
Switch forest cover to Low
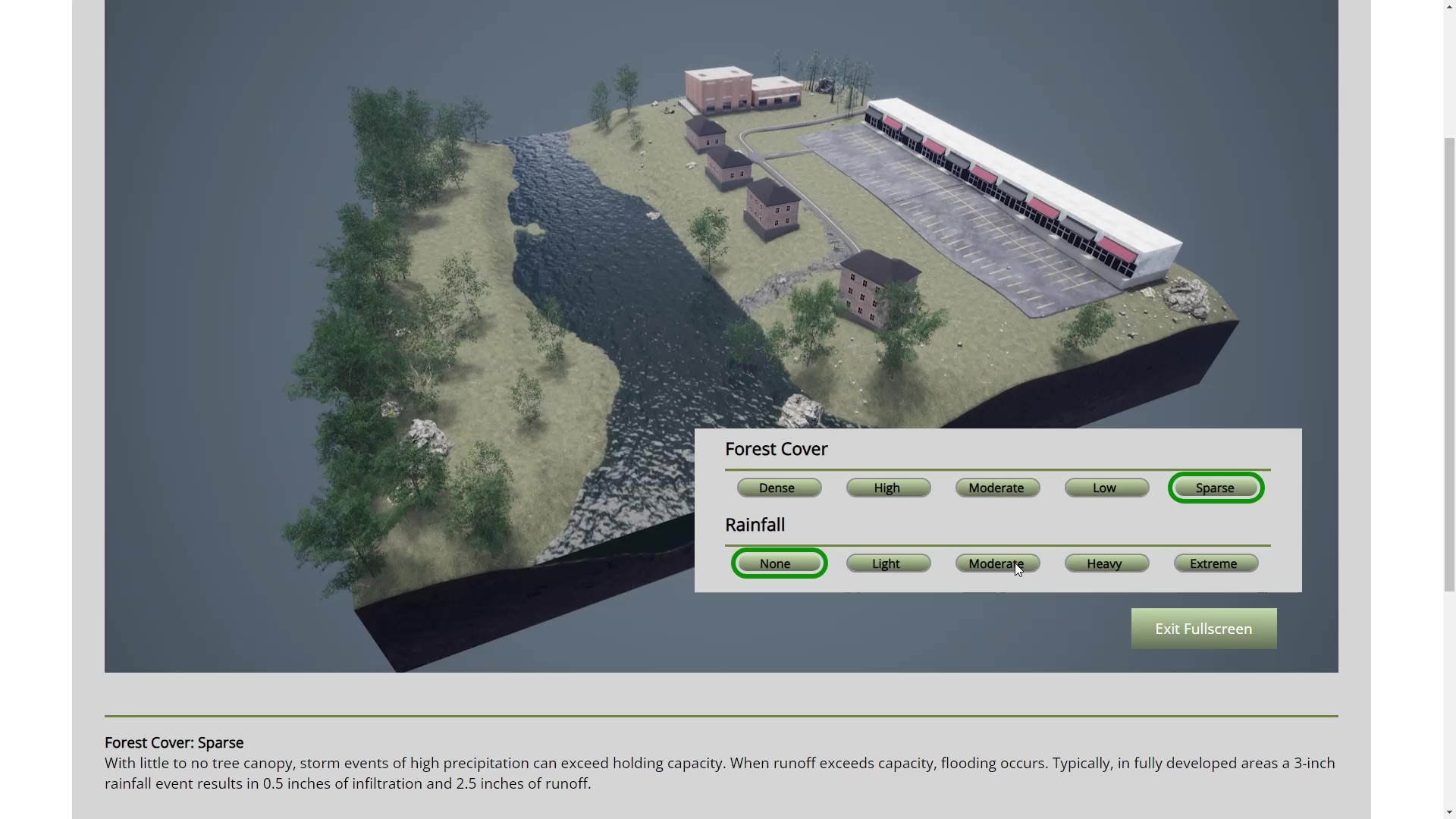[x=1106, y=488]
